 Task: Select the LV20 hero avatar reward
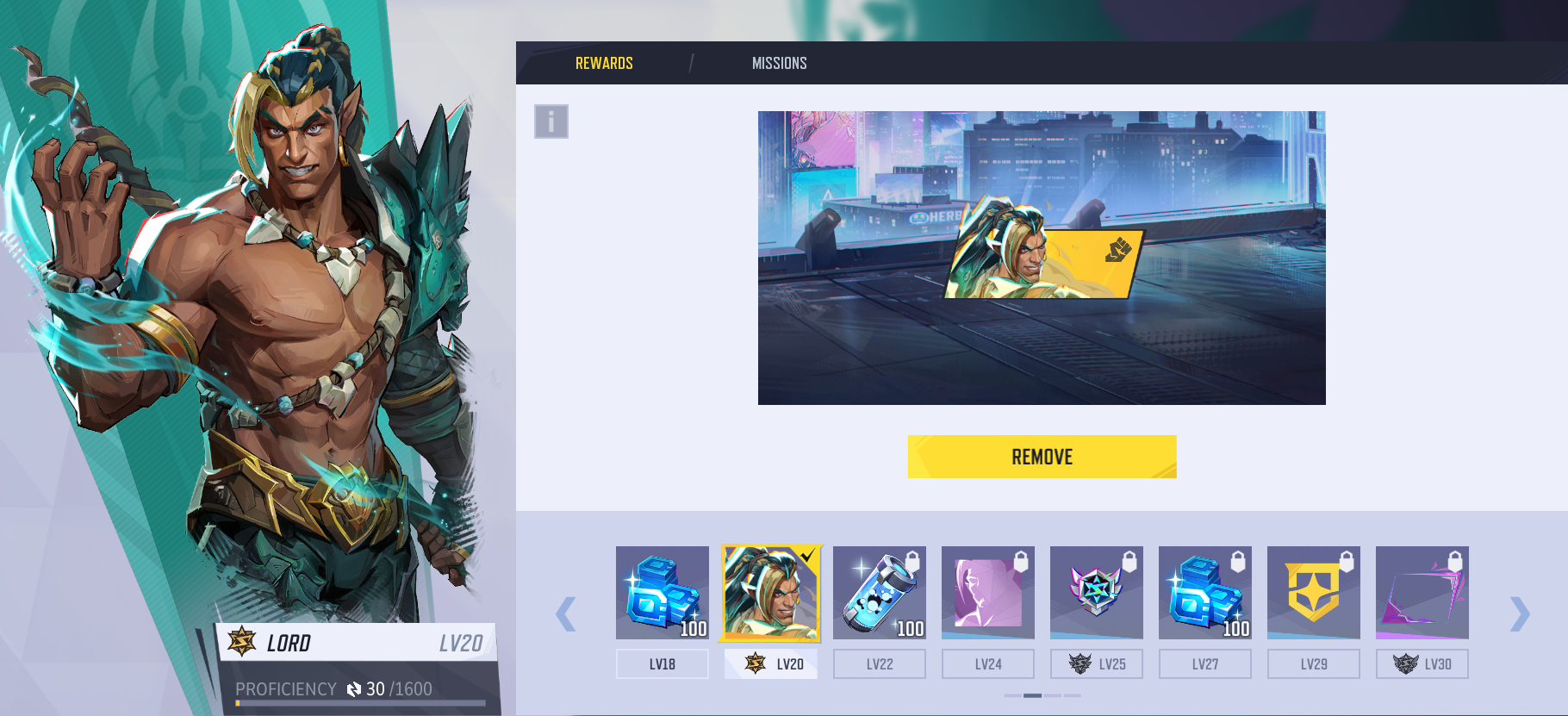click(771, 593)
